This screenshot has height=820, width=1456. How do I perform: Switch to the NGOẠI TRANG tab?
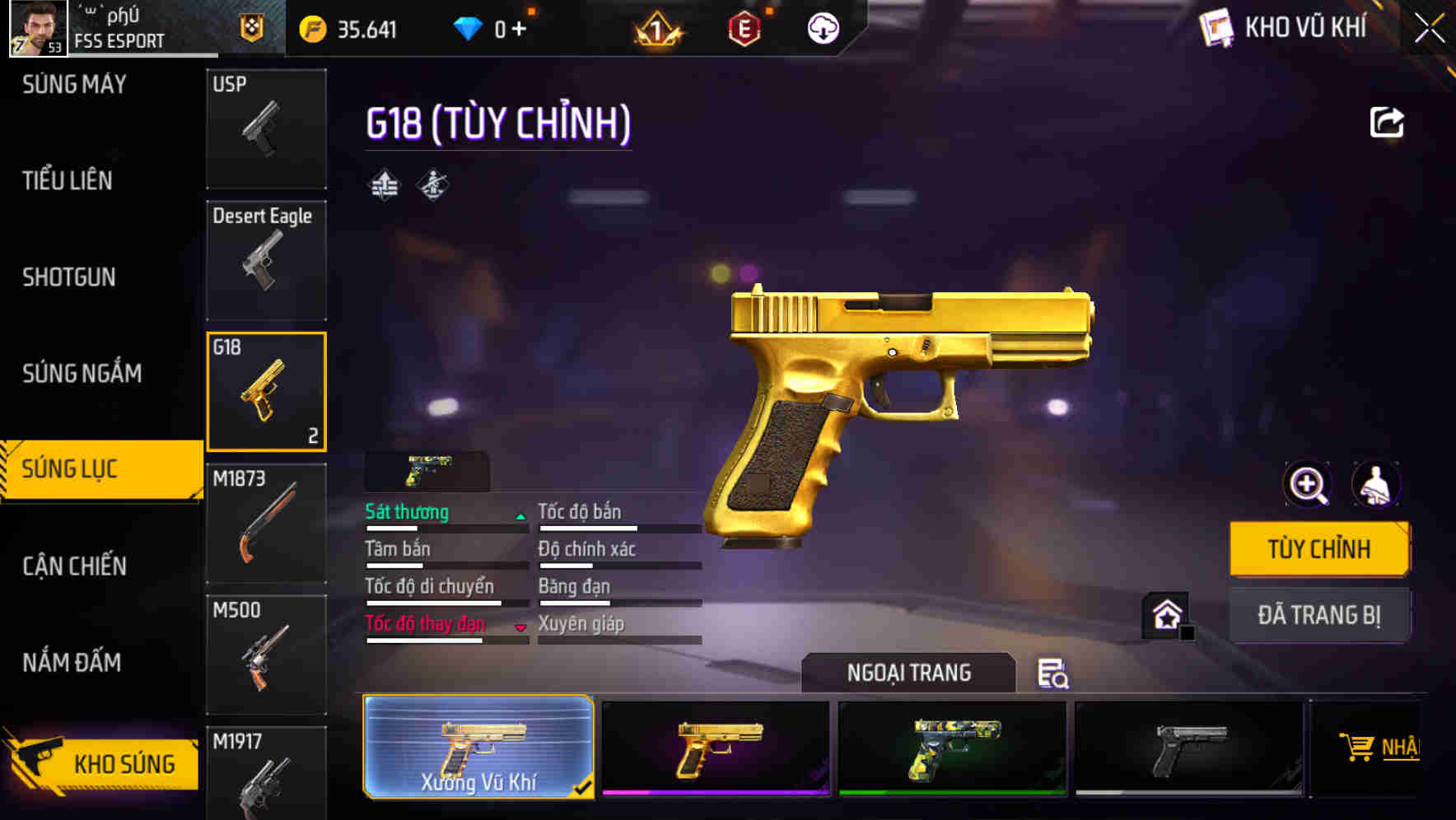click(909, 672)
